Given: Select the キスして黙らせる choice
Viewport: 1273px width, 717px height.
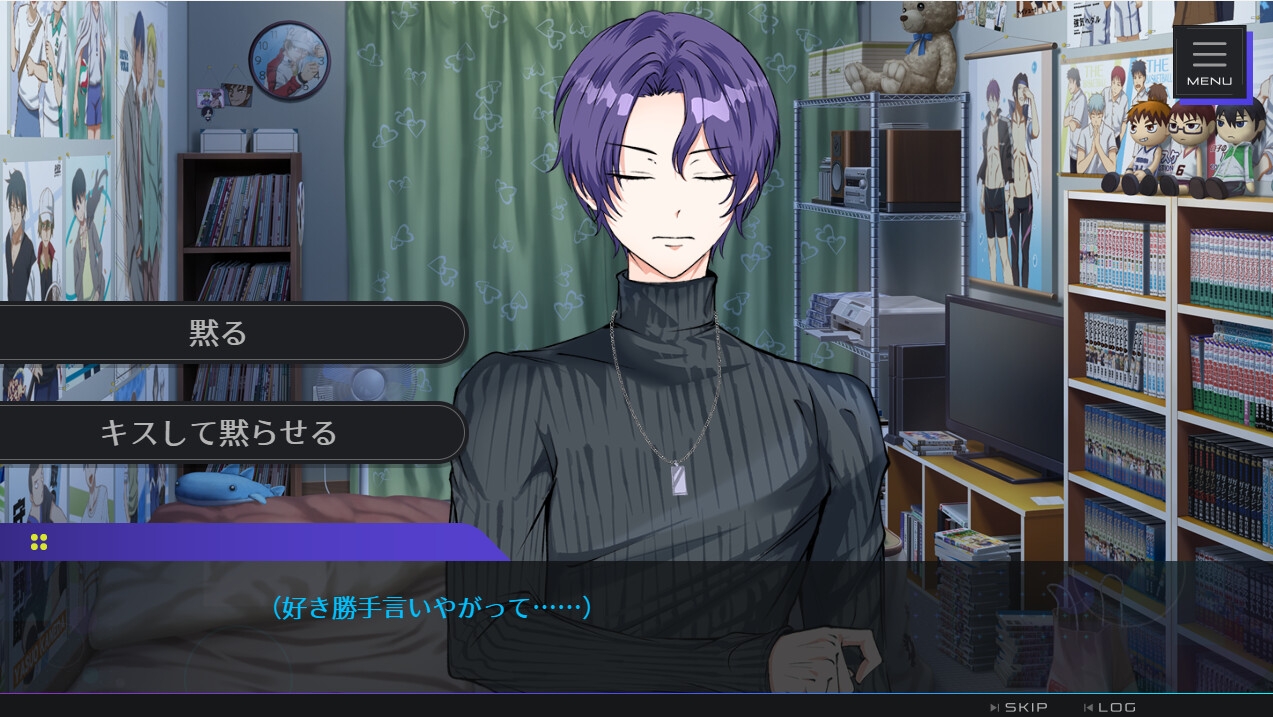Looking at the screenshot, I should pos(218,432).
